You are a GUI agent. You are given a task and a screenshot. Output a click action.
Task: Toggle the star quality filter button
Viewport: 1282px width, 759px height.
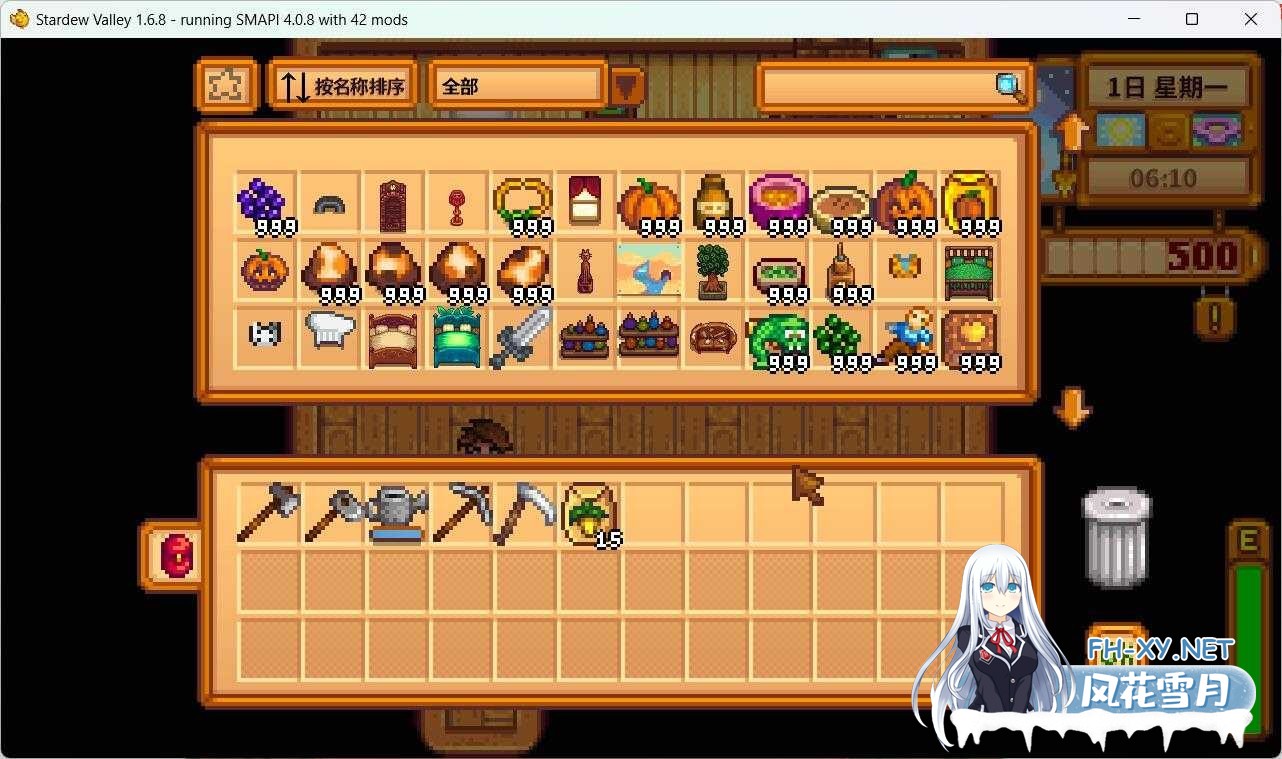(226, 86)
